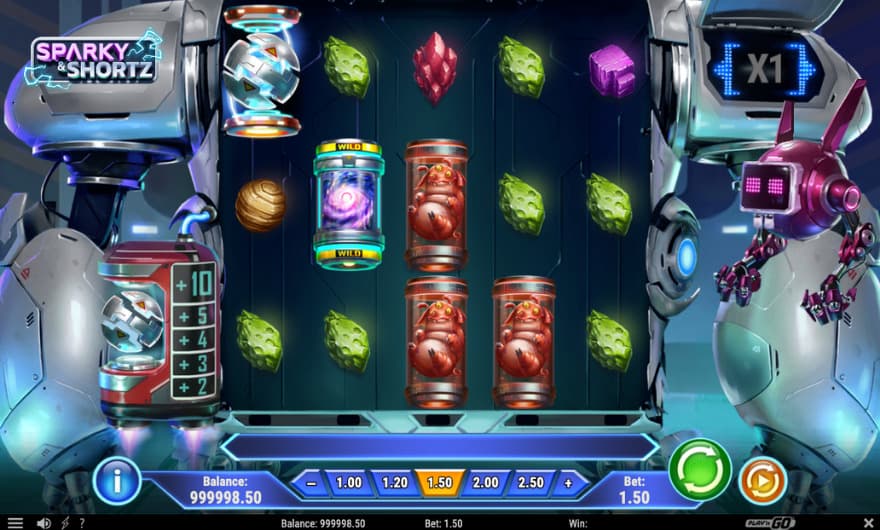The image size is (880, 530).
Task: Spin the reels with the green button
Action: (700, 469)
